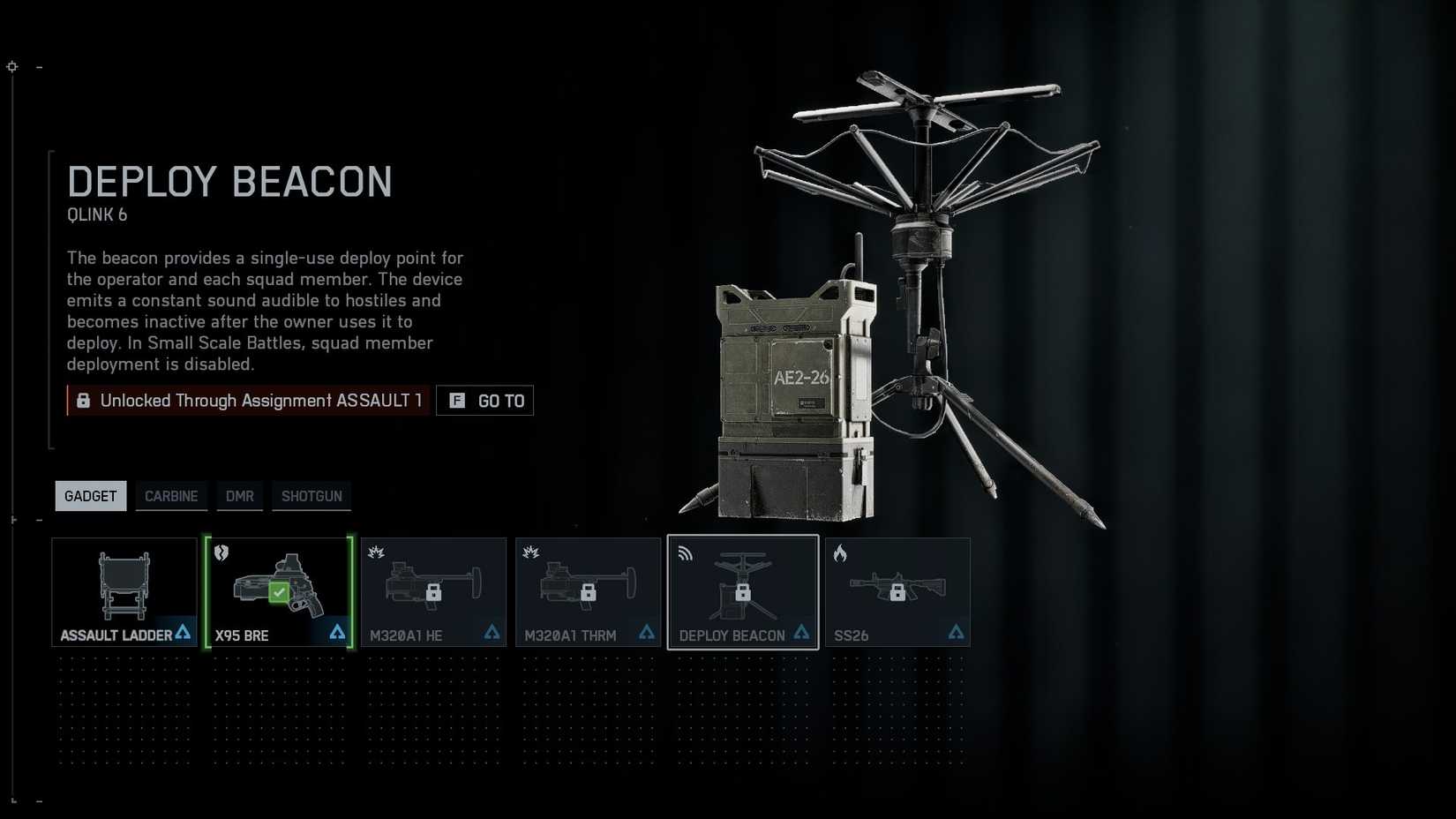The height and width of the screenshot is (819, 1456).
Task: Select the GADGET category button
Action: 89,496
